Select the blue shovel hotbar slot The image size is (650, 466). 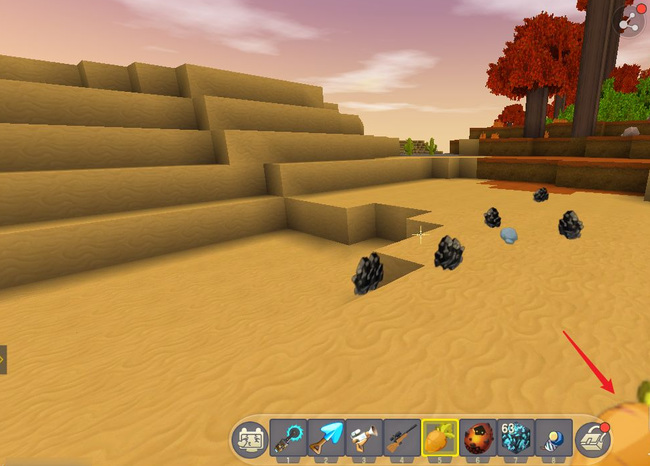pos(325,438)
